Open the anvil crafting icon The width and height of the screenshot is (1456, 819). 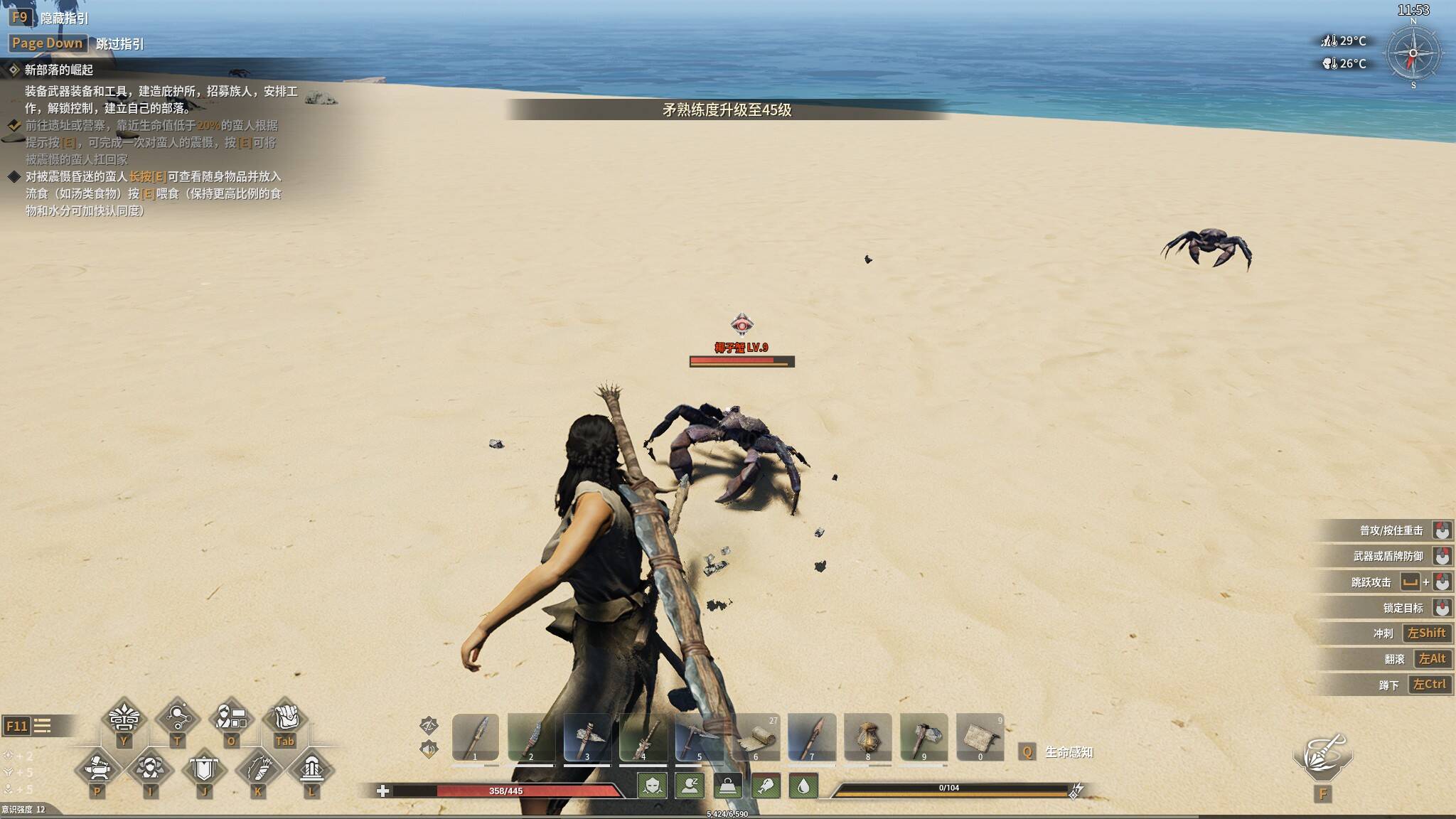point(97,769)
